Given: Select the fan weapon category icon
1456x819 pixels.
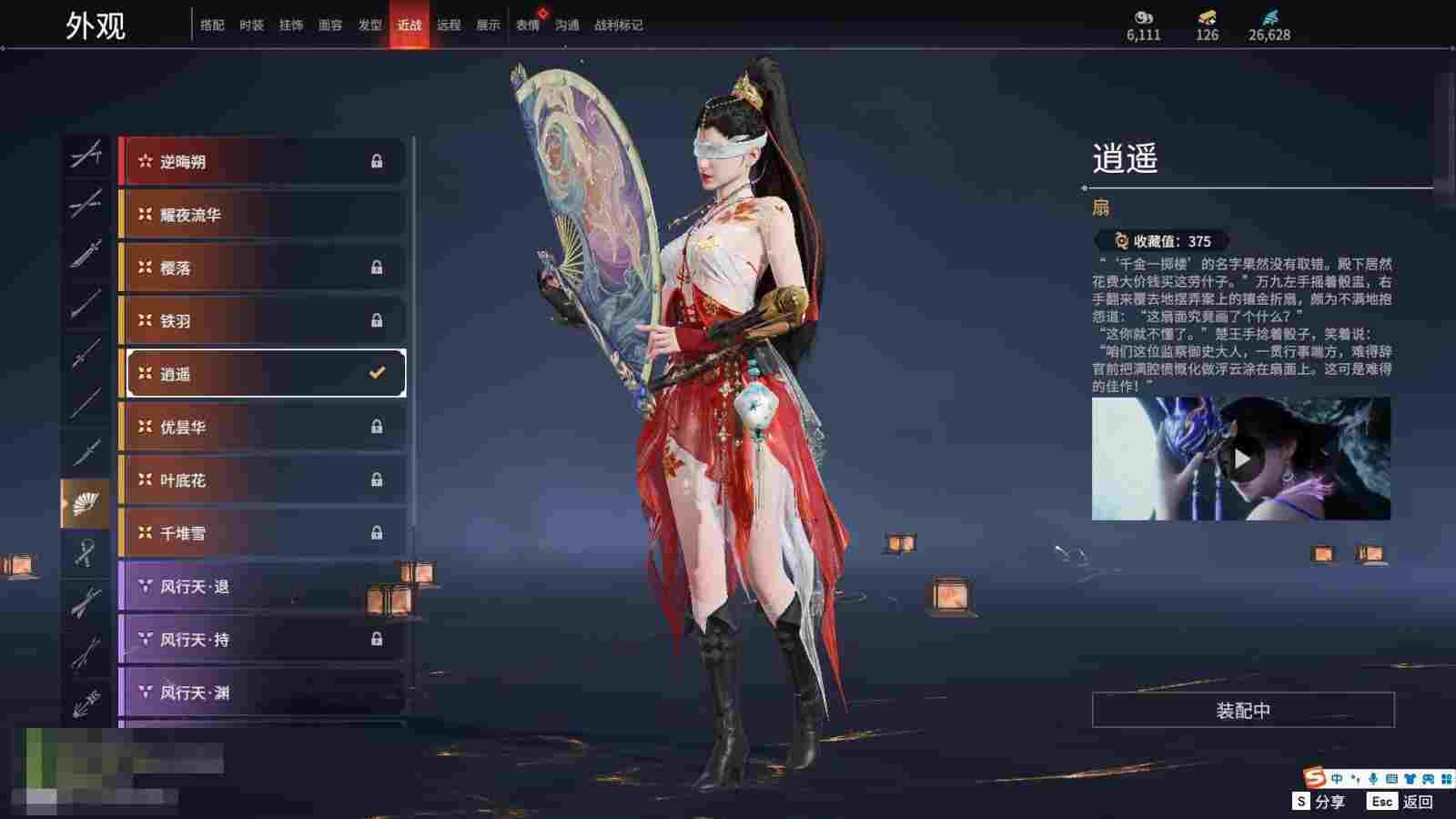Looking at the screenshot, I should coord(86,503).
